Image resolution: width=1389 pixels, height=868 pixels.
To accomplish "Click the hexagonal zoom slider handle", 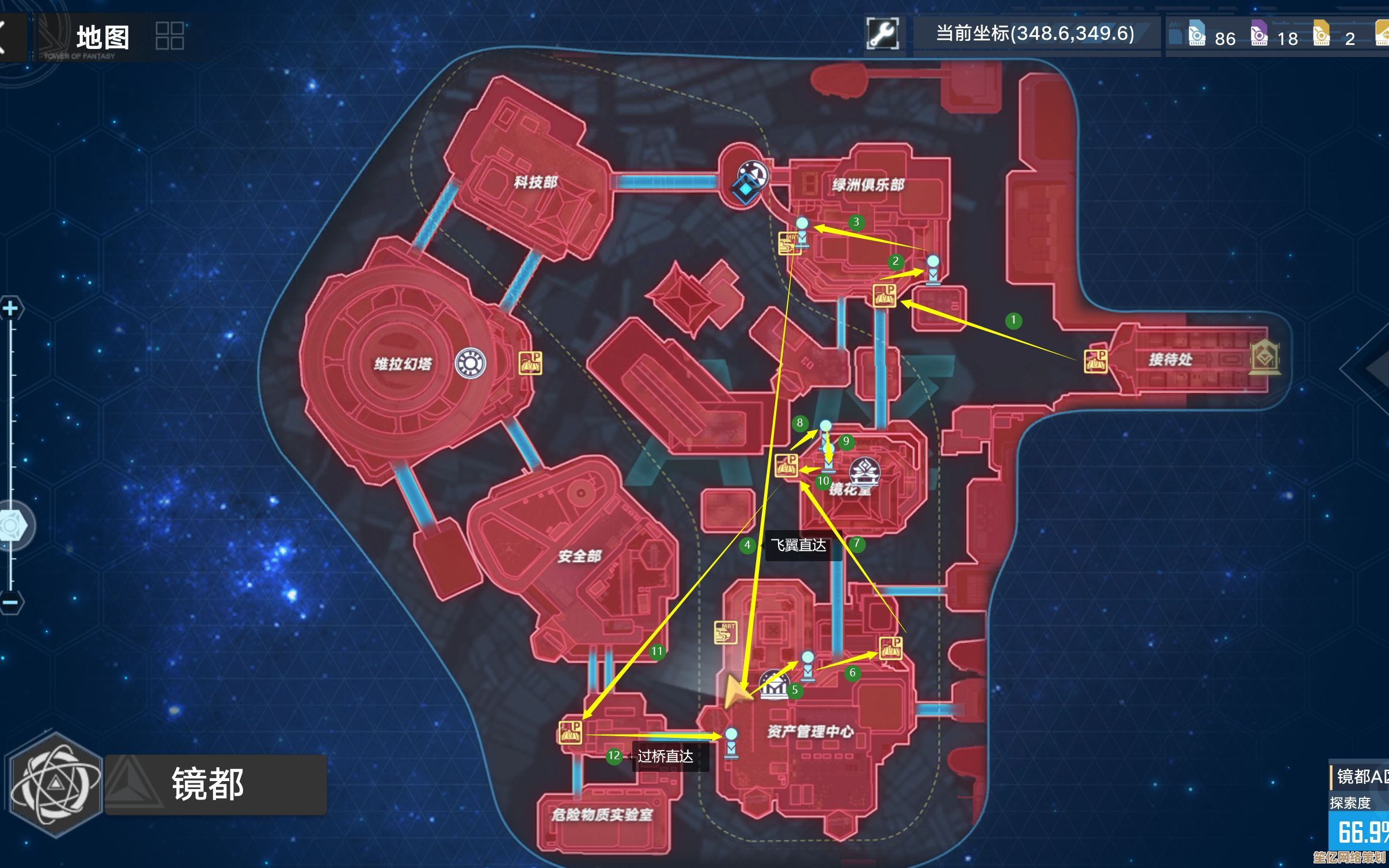I will (12, 526).
